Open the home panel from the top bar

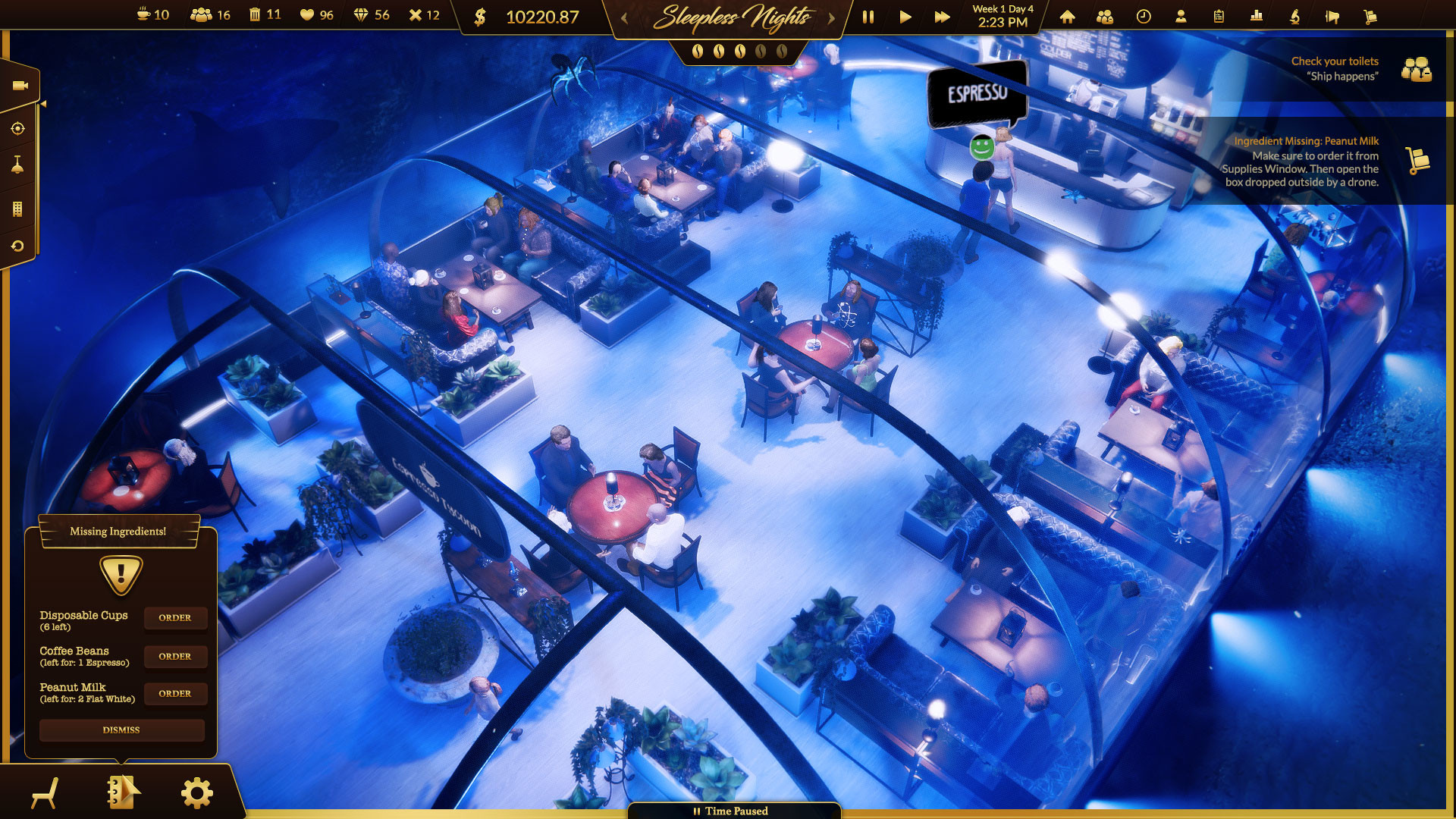coord(1067,17)
